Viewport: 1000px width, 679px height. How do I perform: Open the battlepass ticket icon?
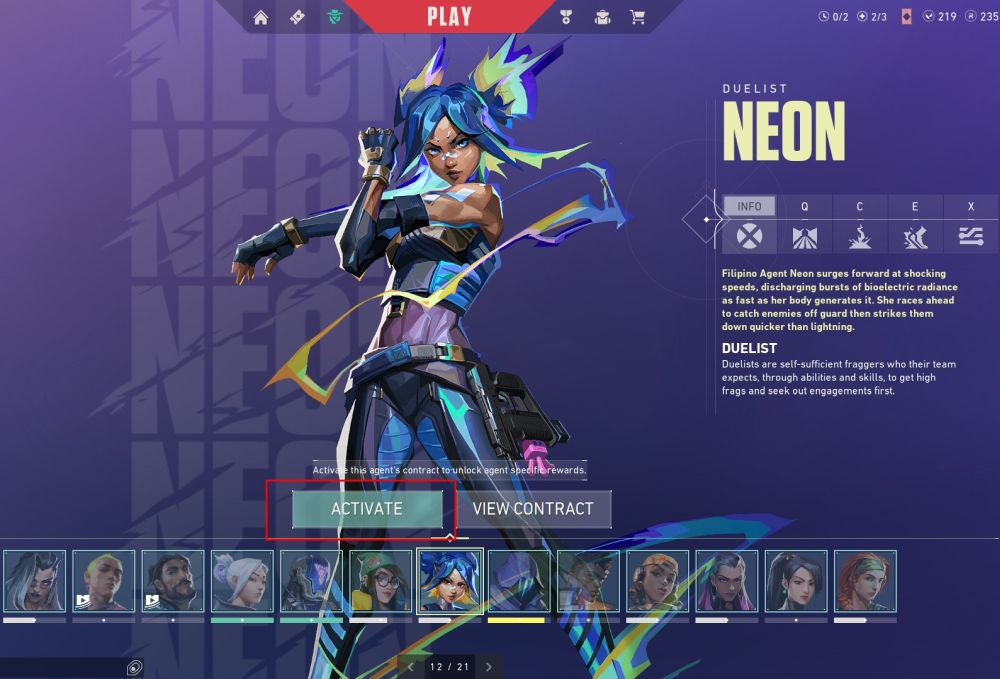297,17
